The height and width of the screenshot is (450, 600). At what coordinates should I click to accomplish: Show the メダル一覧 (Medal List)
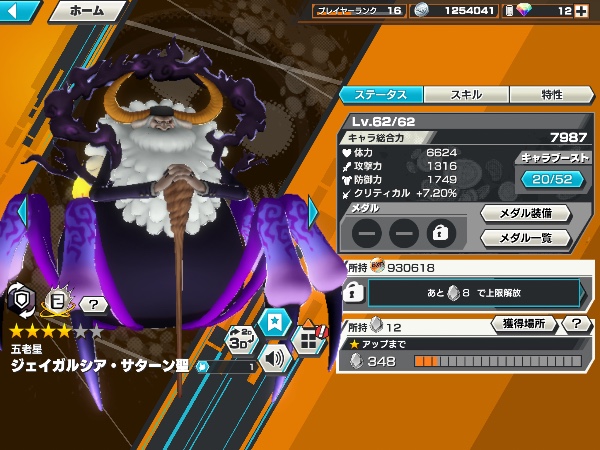pos(525,238)
